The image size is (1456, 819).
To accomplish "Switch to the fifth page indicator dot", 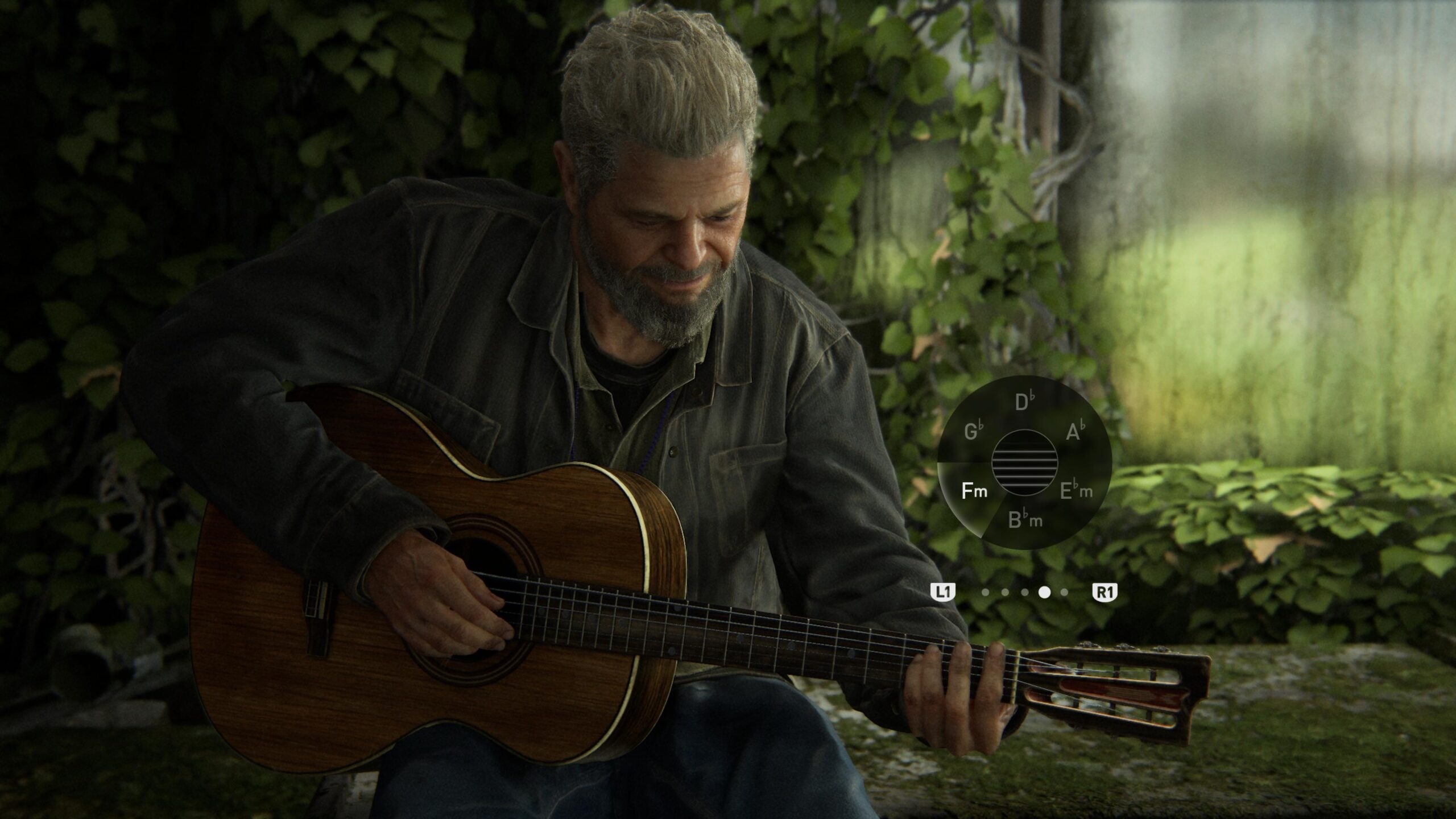I will click(1064, 593).
